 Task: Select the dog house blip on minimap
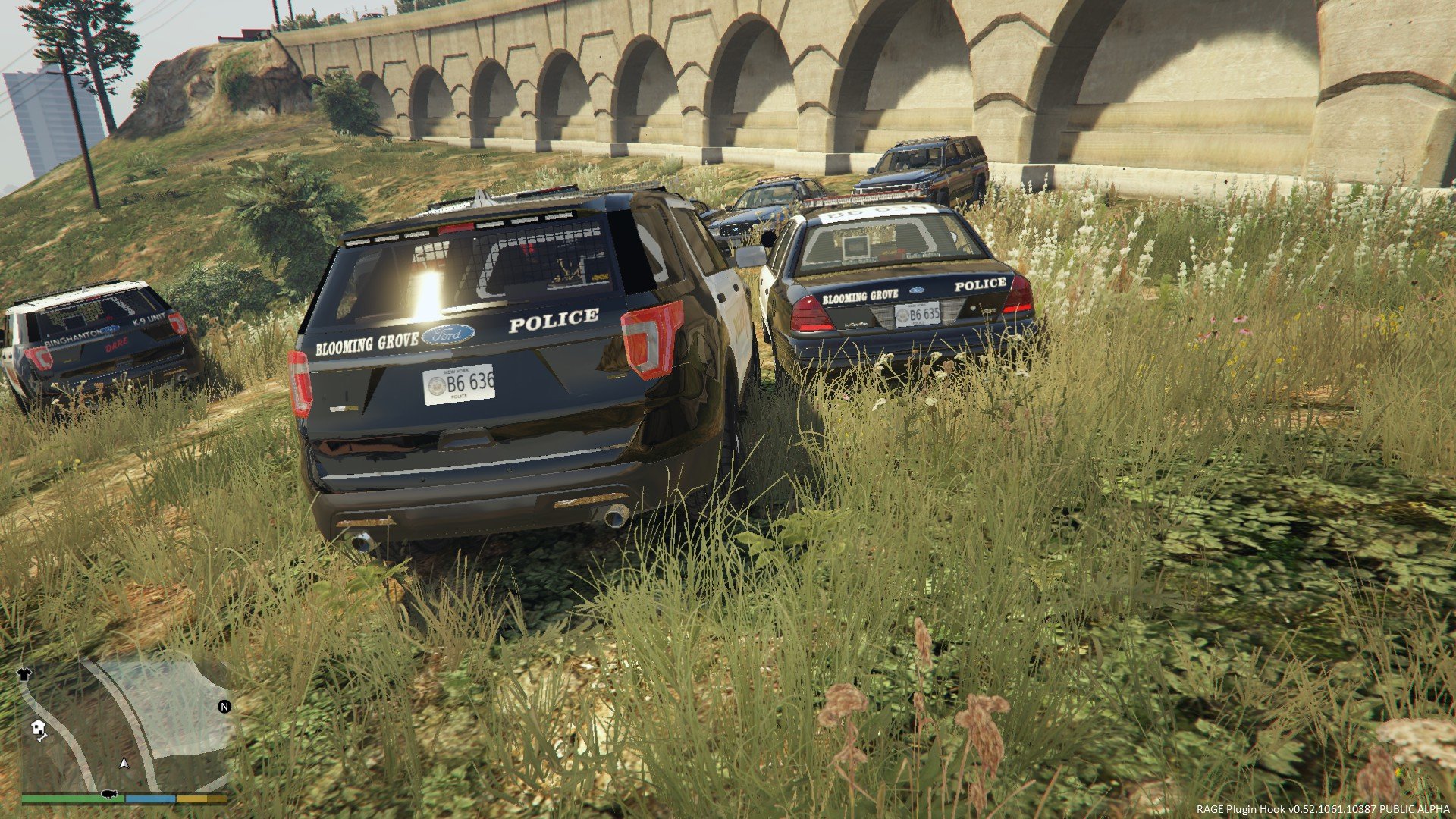39,730
